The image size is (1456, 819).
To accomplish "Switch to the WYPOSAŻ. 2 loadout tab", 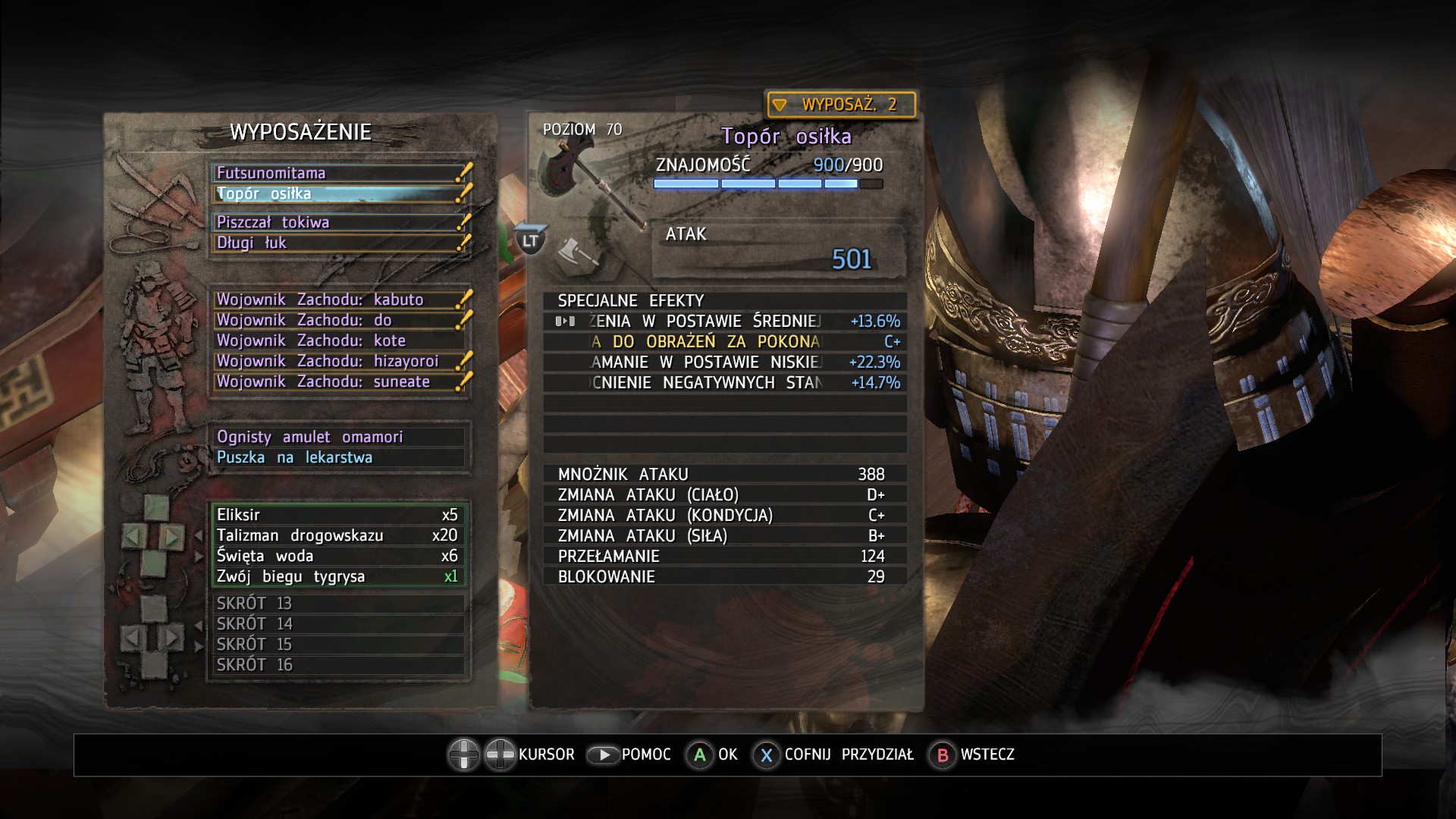I will [x=841, y=105].
